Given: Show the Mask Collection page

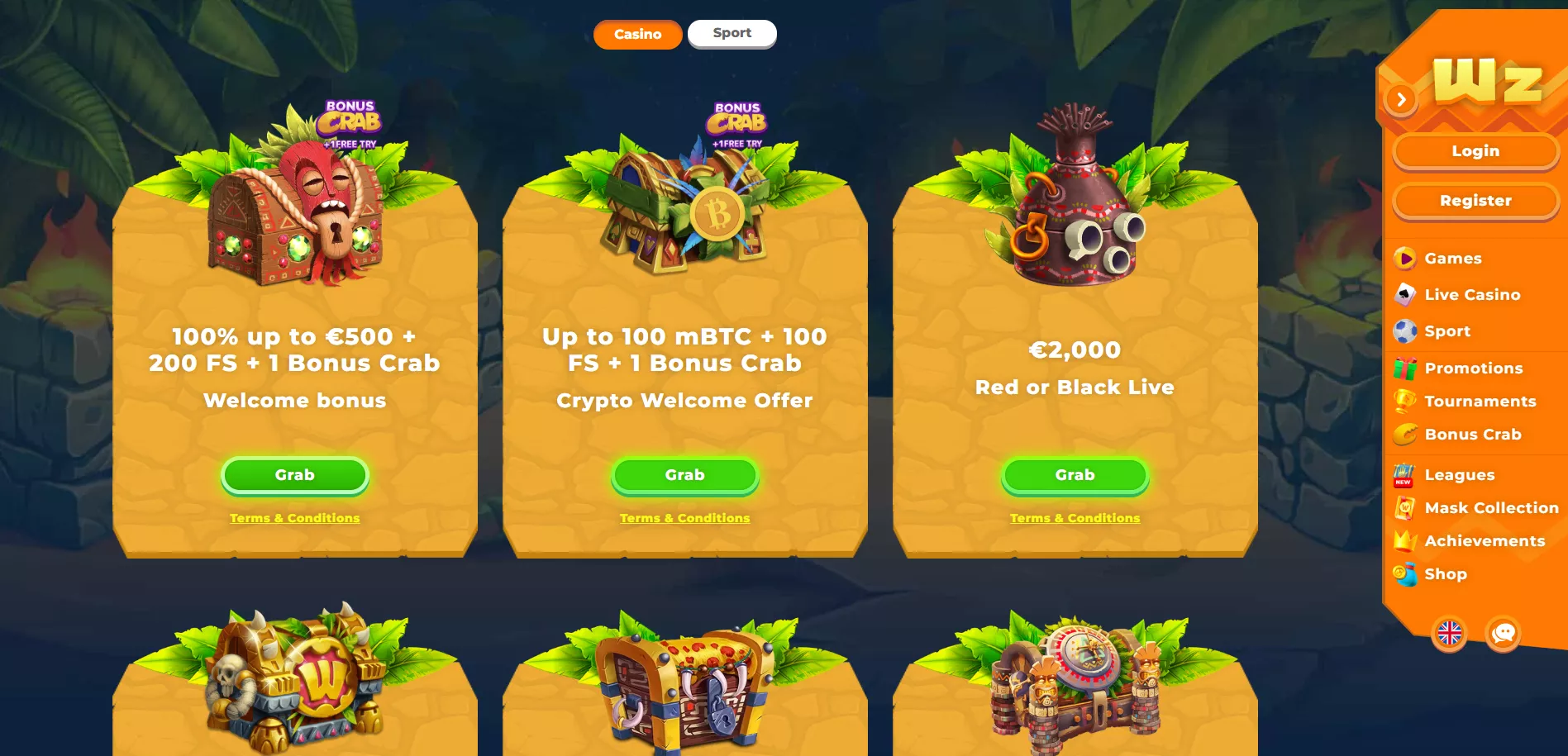Looking at the screenshot, I should pyautogui.click(x=1490, y=508).
